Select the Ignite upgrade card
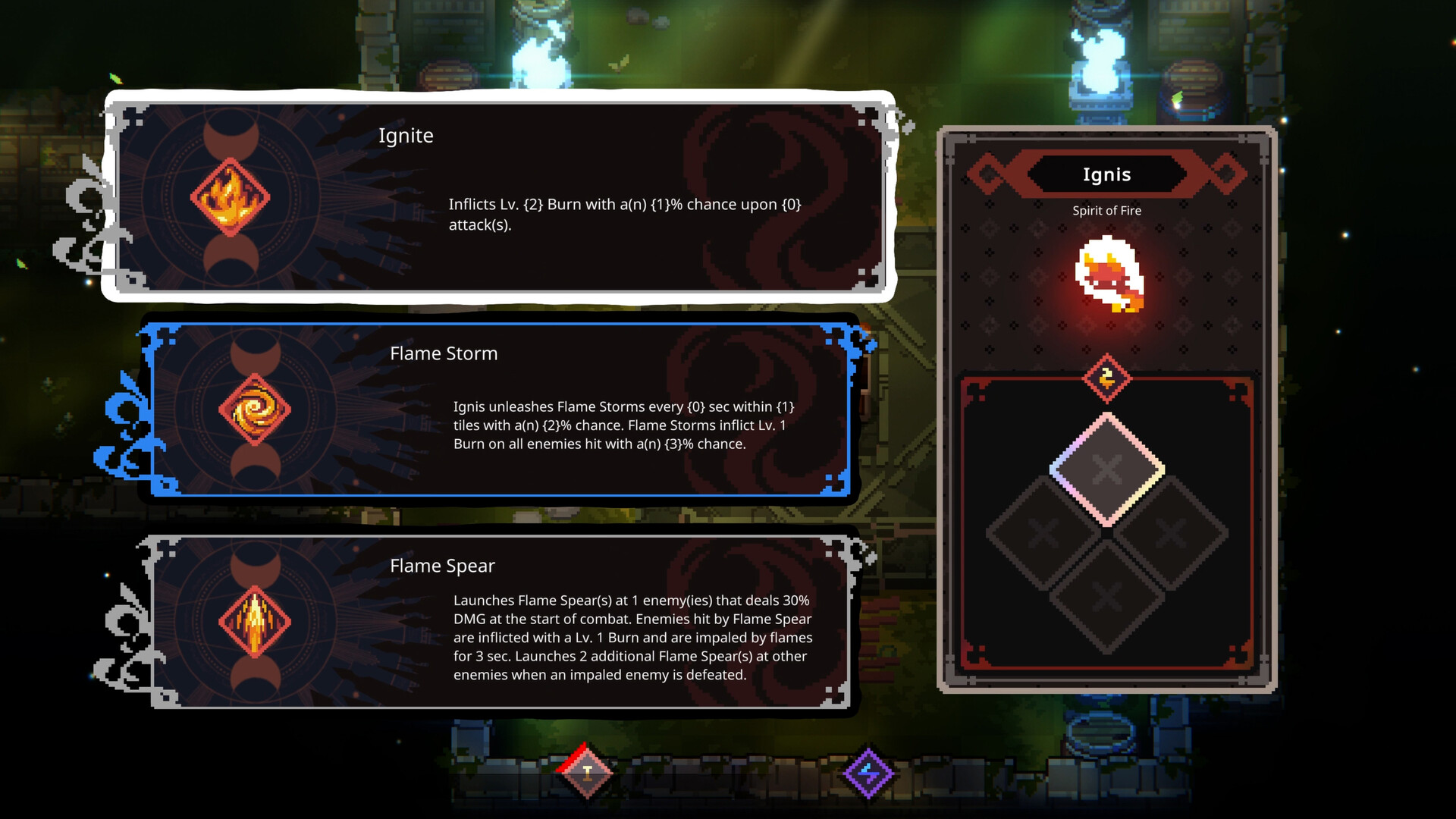The height and width of the screenshot is (819, 1456). (500, 196)
